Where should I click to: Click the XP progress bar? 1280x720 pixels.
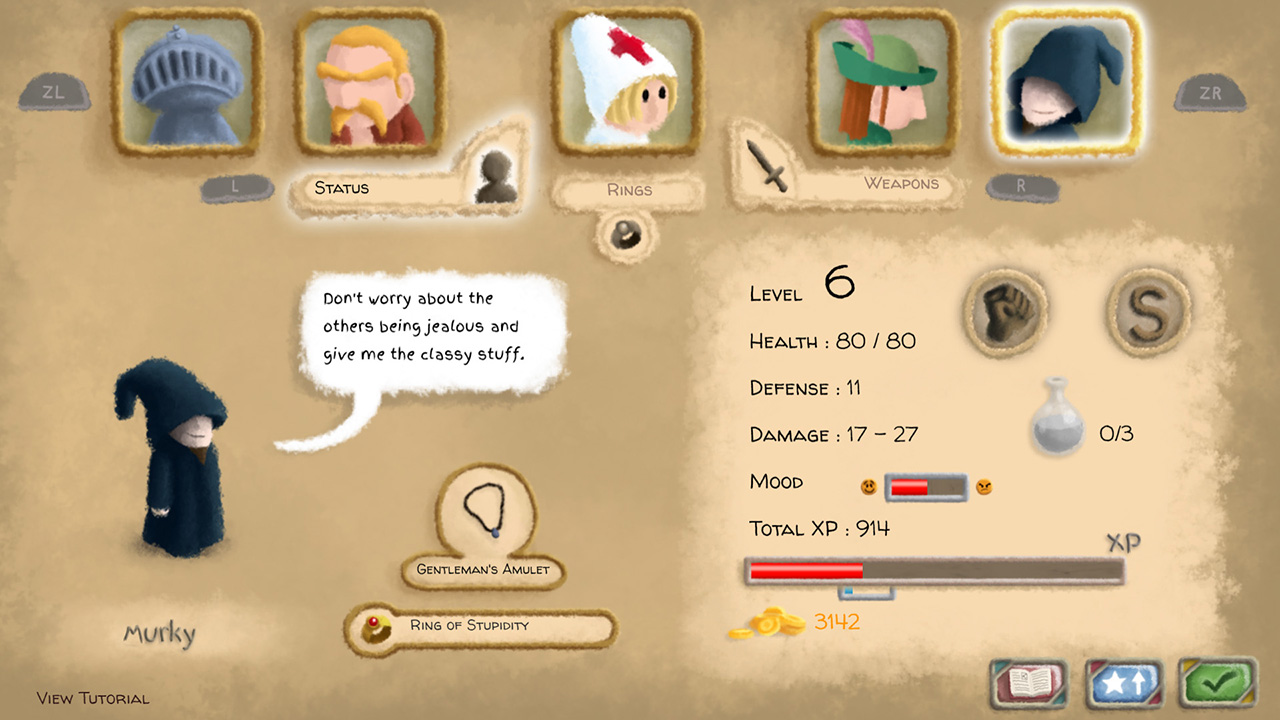[930, 567]
